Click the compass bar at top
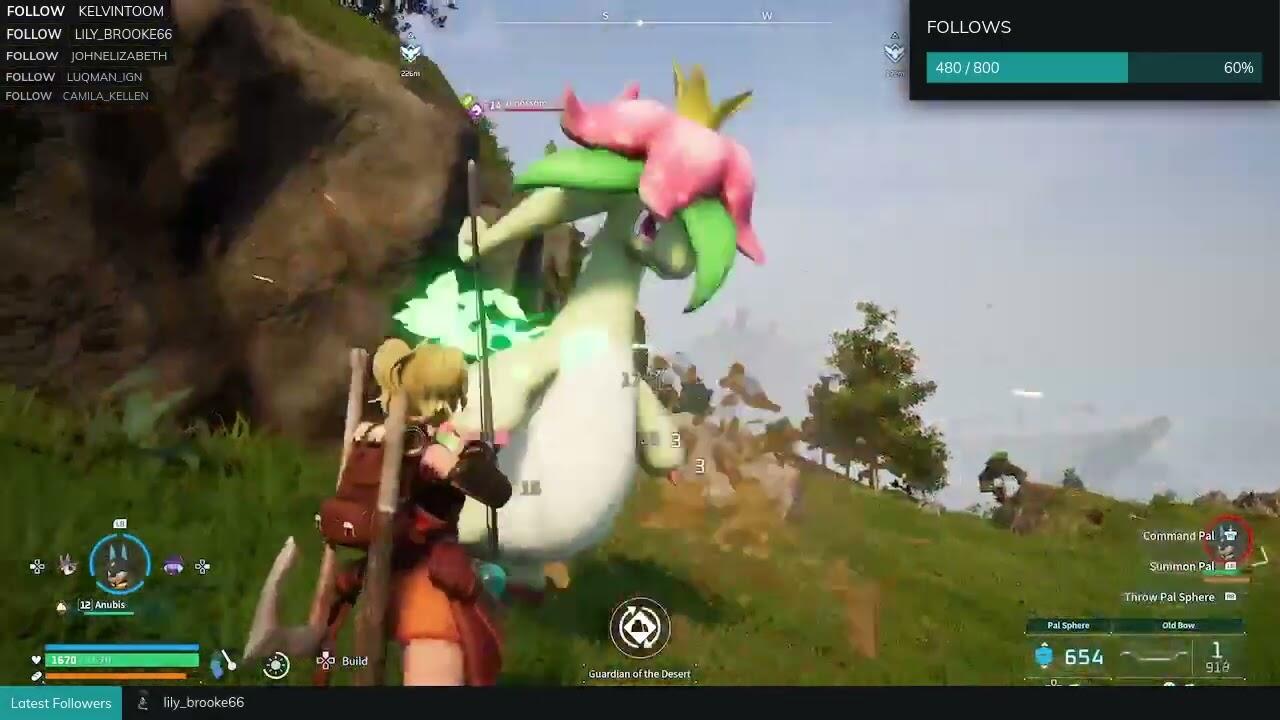Screen dimensions: 1280x720 (x=663, y=20)
